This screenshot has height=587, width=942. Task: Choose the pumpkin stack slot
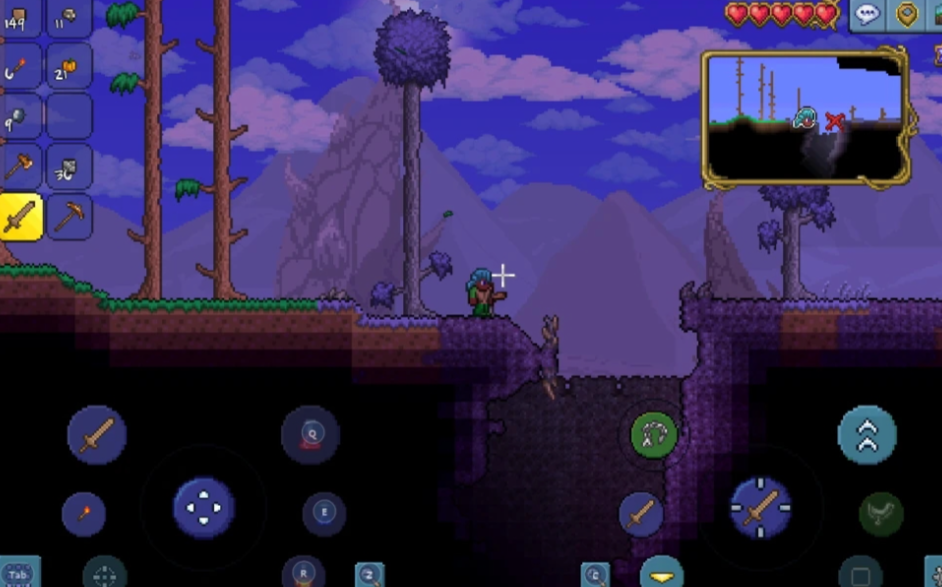69,66
